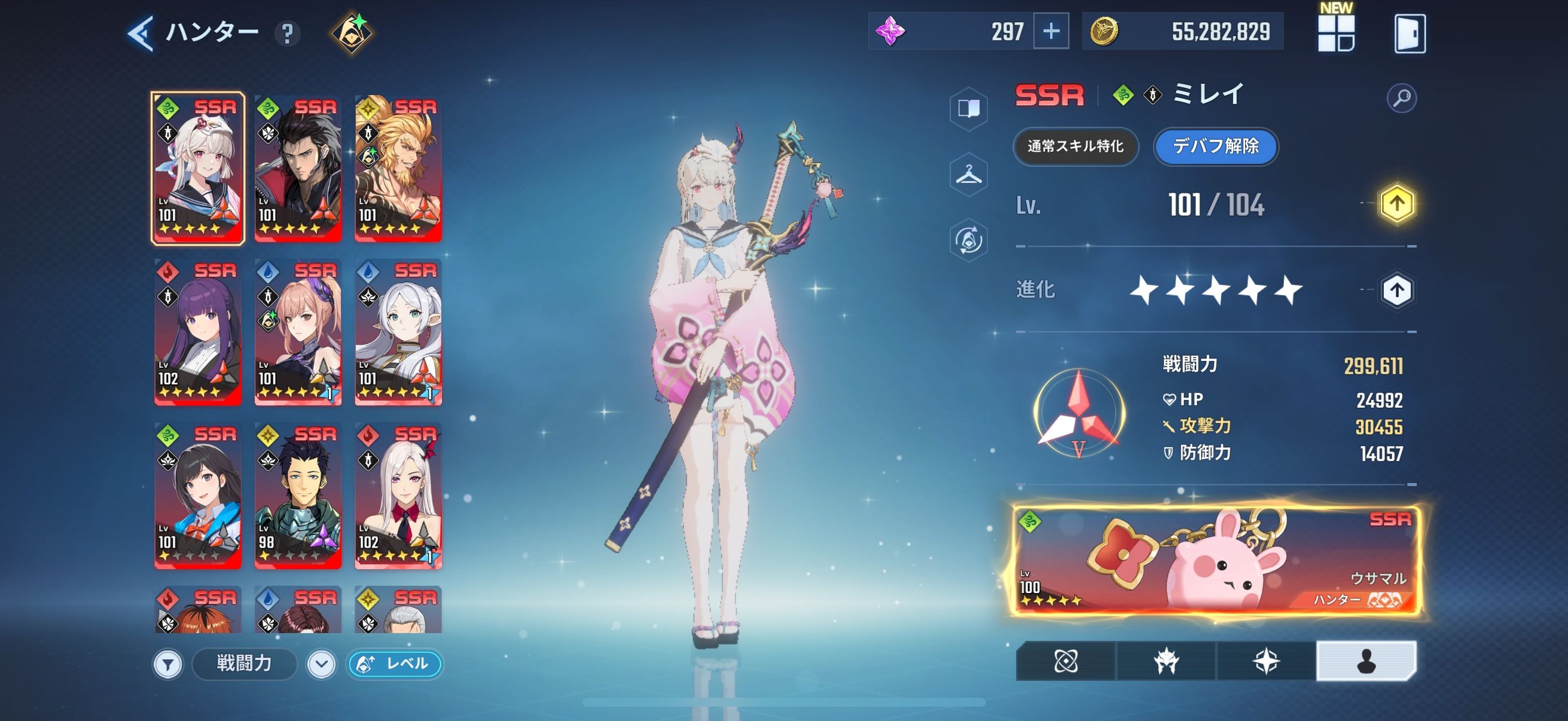Go back using the ハンター back arrow
The width and height of the screenshot is (1568, 721).
(141, 33)
